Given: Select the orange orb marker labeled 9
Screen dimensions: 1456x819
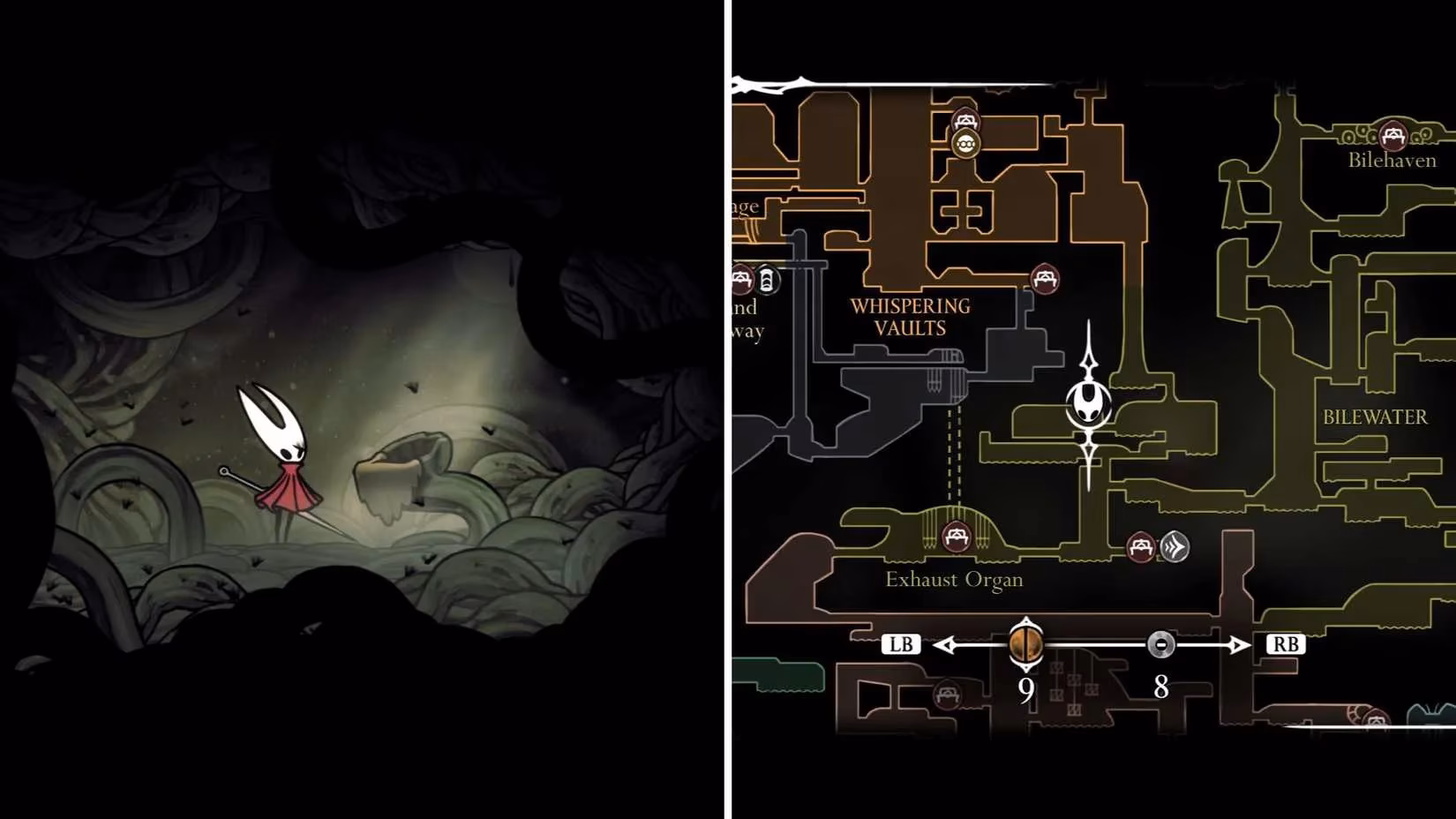Looking at the screenshot, I should click(1026, 642).
